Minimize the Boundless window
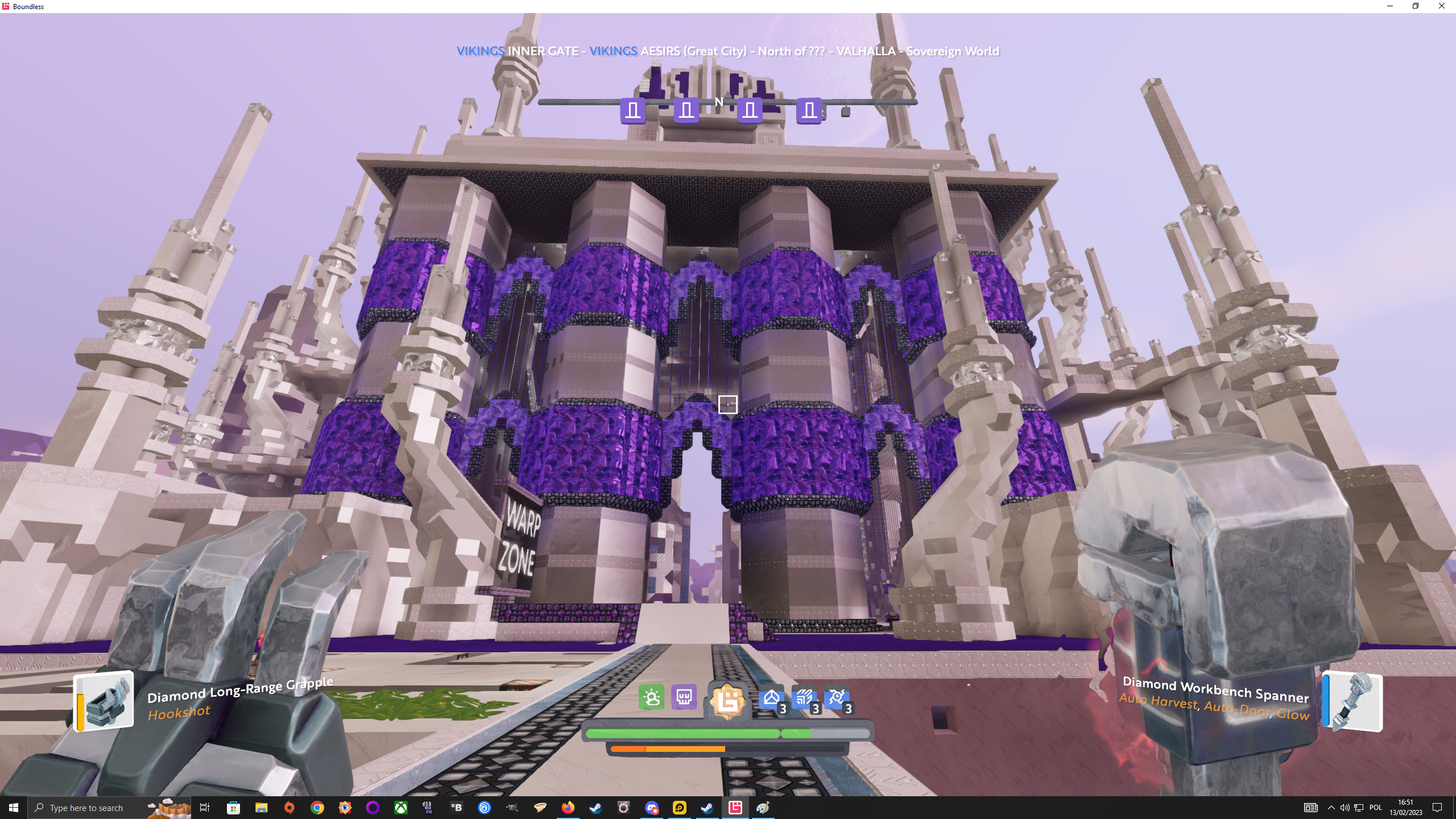Image resolution: width=1456 pixels, height=819 pixels. click(x=1390, y=6)
